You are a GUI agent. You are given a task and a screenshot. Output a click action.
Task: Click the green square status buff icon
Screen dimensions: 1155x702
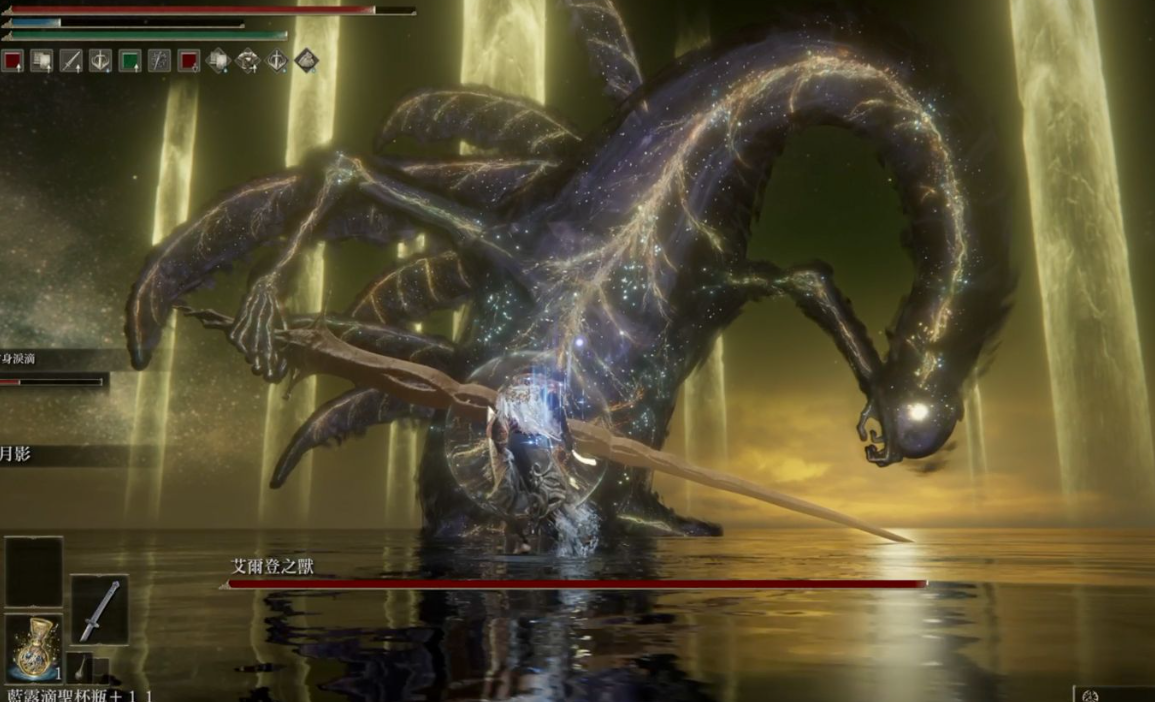(129, 61)
